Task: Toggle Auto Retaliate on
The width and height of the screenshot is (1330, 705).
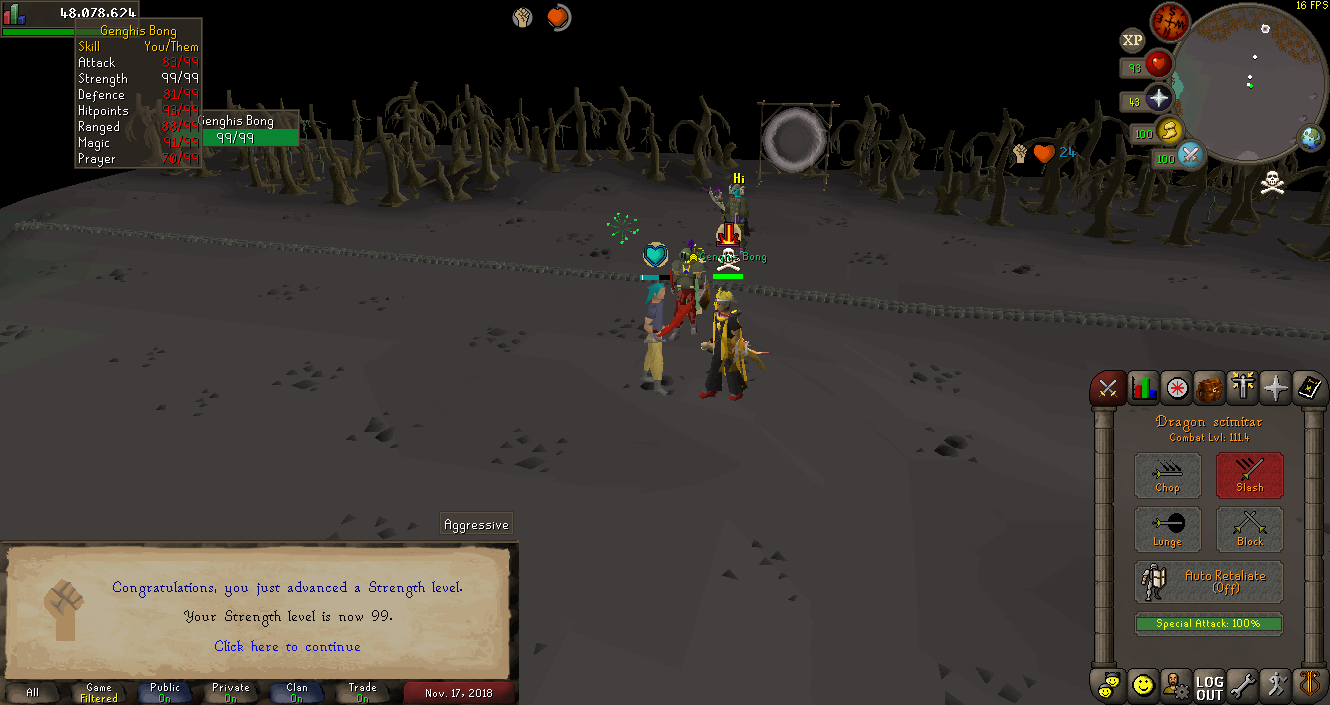Action: [x=1208, y=582]
